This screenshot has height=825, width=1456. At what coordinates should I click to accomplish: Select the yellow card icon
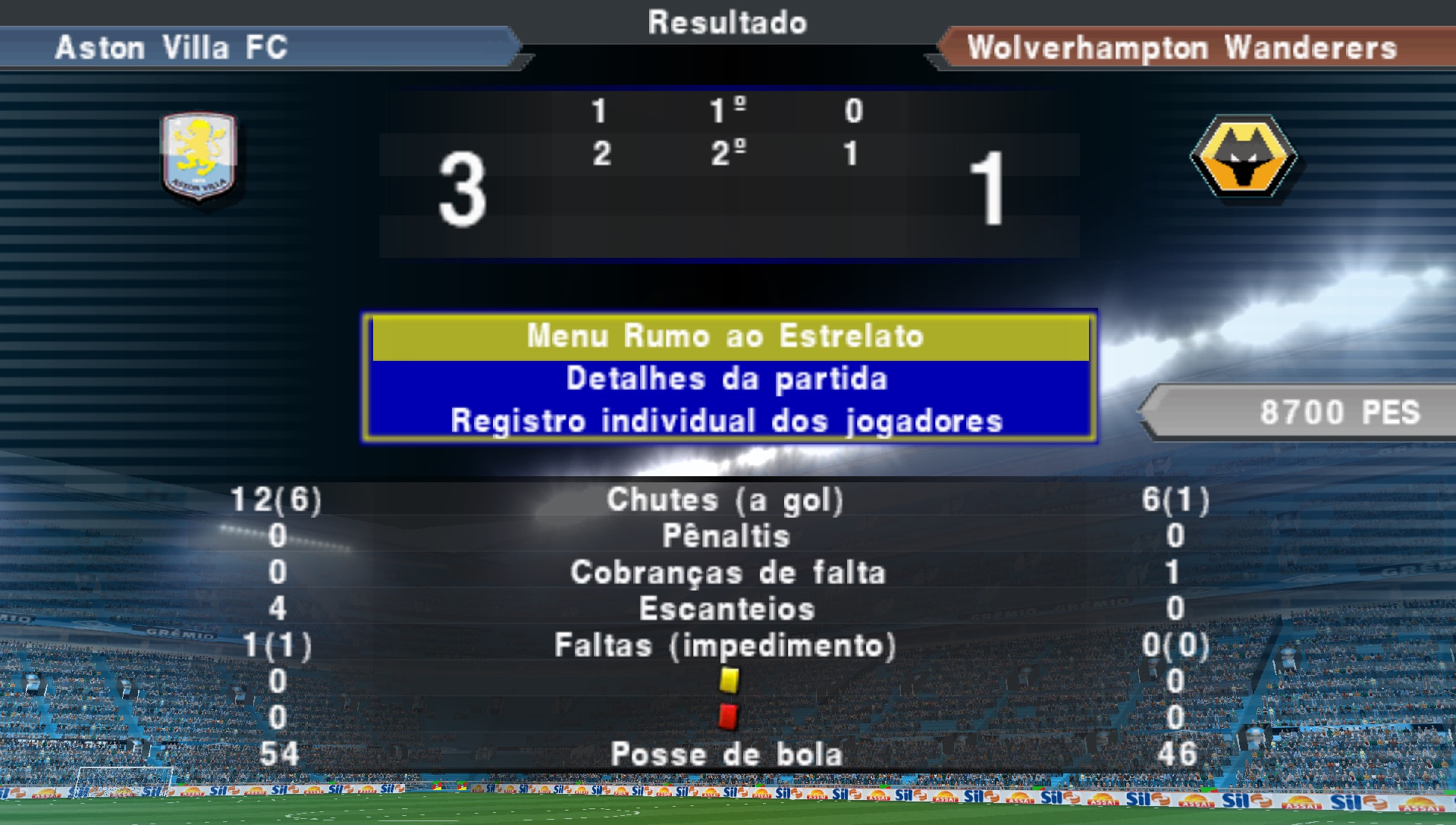(x=729, y=682)
